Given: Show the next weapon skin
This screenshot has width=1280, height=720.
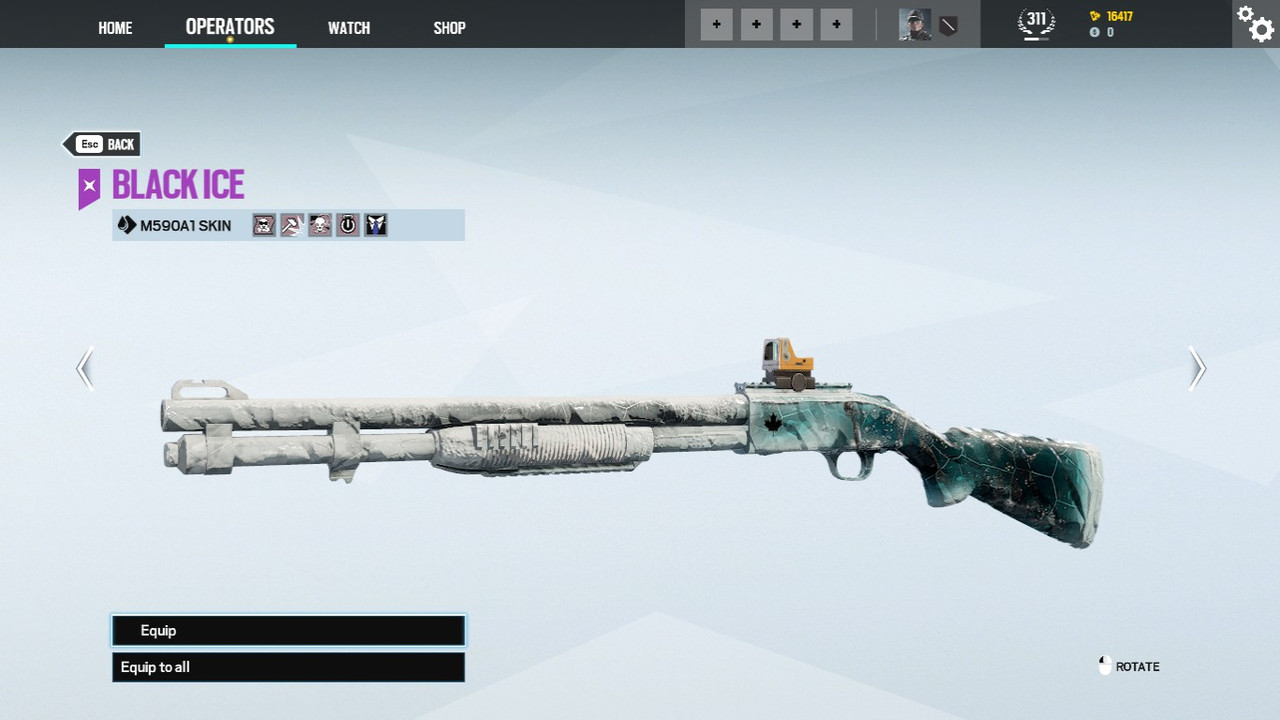Looking at the screenshot, I should 1197,368.
